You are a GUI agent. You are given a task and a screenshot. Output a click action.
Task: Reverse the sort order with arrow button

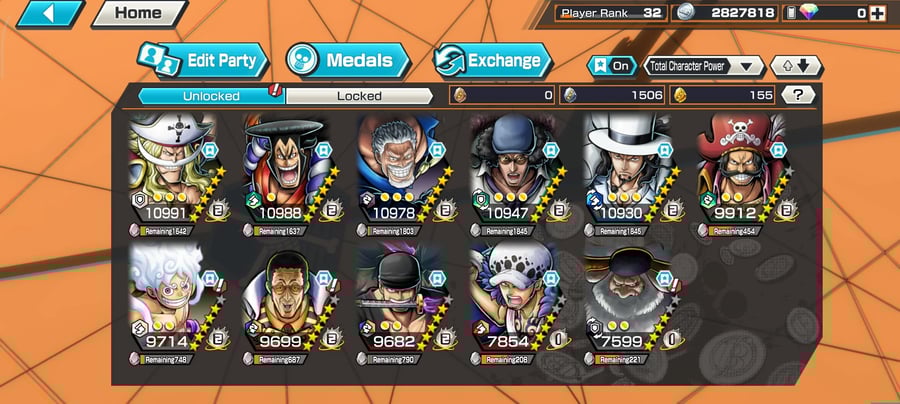click(x=796, y=66)
